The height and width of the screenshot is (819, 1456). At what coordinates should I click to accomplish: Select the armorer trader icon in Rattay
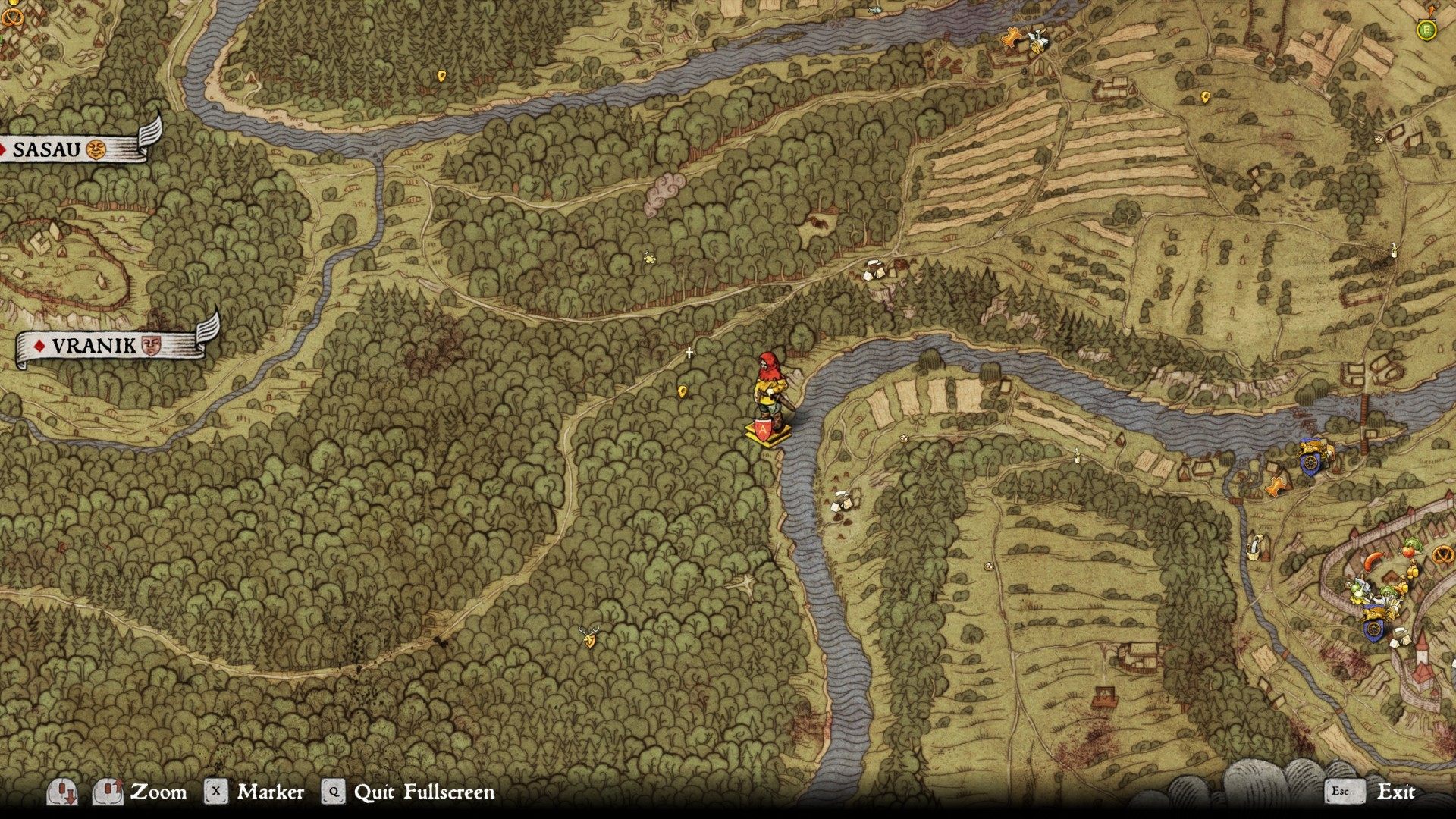[x=1363, y=584]
